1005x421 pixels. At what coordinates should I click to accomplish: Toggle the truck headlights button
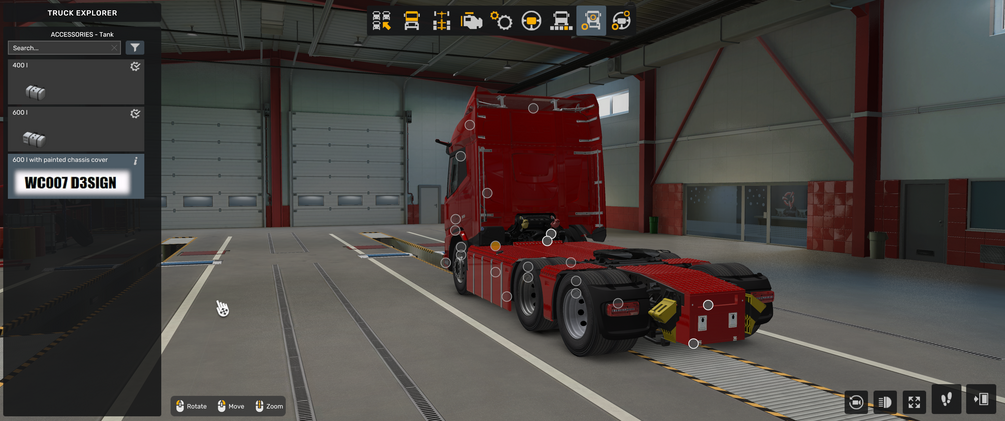coord(885,402)
